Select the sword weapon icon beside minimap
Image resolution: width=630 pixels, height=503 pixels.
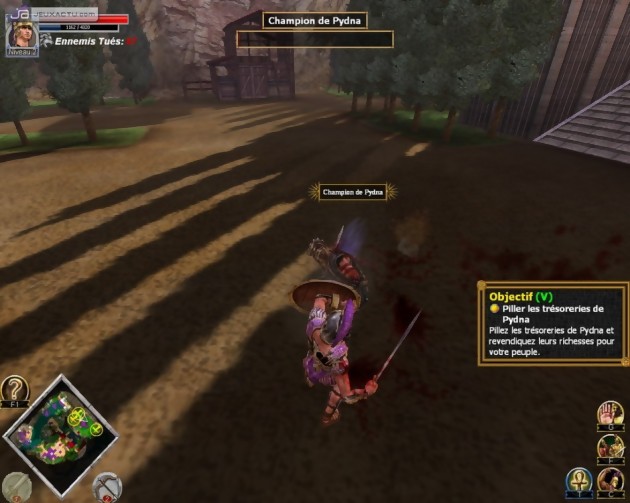tap(15, 486)
